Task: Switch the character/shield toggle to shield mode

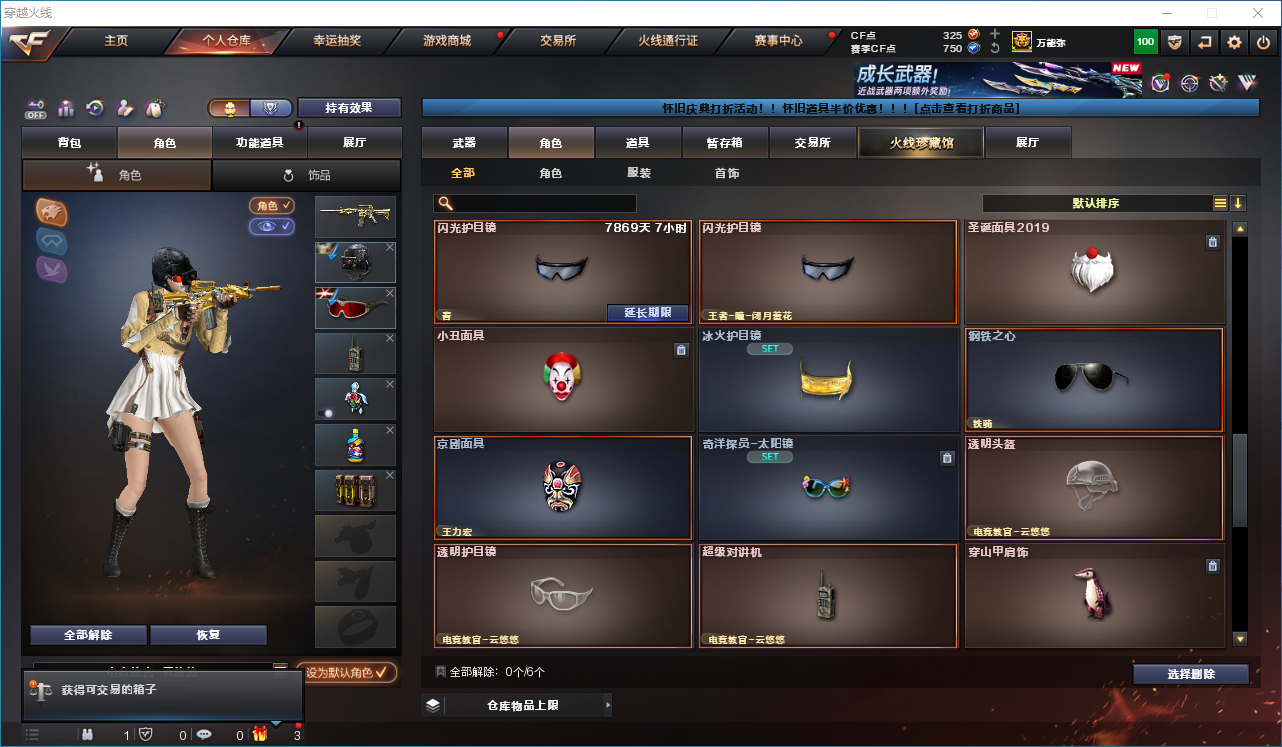Action: point(268,108)
